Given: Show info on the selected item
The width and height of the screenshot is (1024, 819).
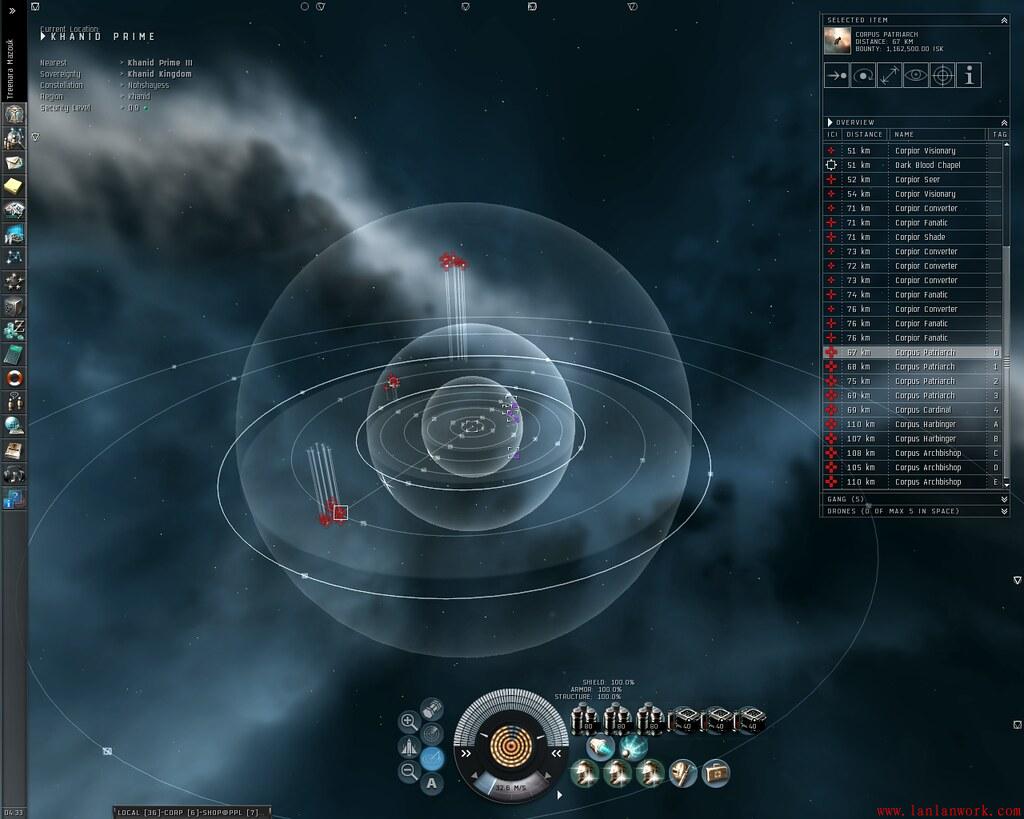Looking at the screenshot, I should 968,75.
